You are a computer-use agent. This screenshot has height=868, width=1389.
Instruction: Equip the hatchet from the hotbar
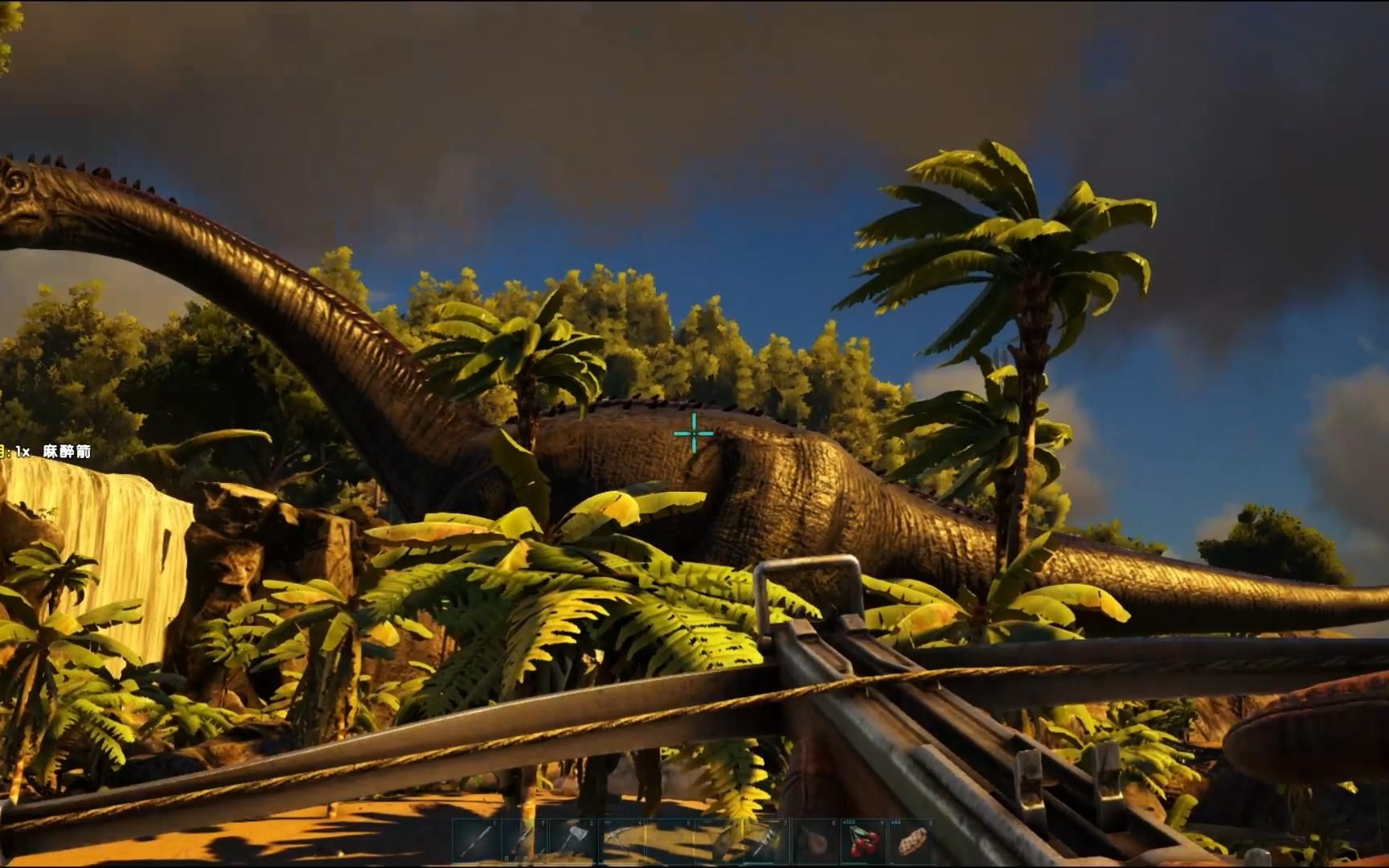click(572, 841)
